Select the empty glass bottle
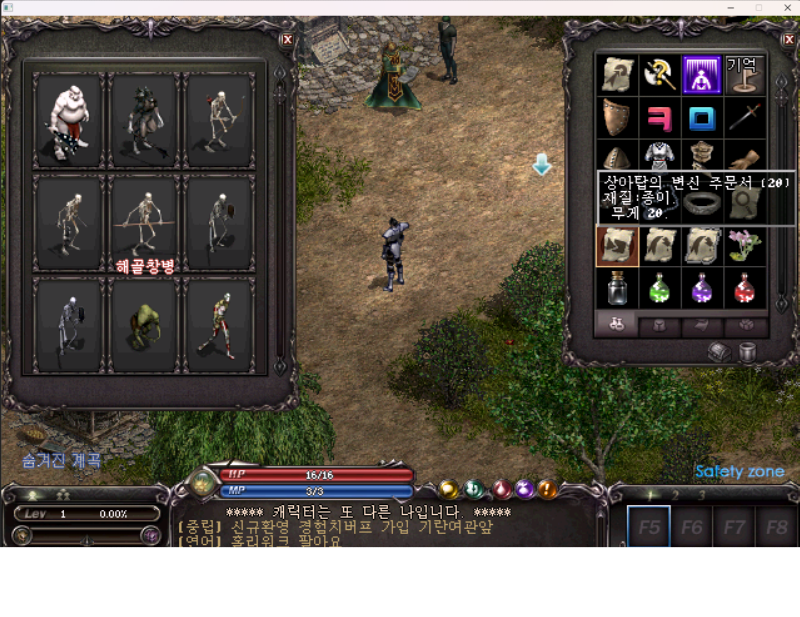This screenshot has height=617, width=800. coord(617,289)
